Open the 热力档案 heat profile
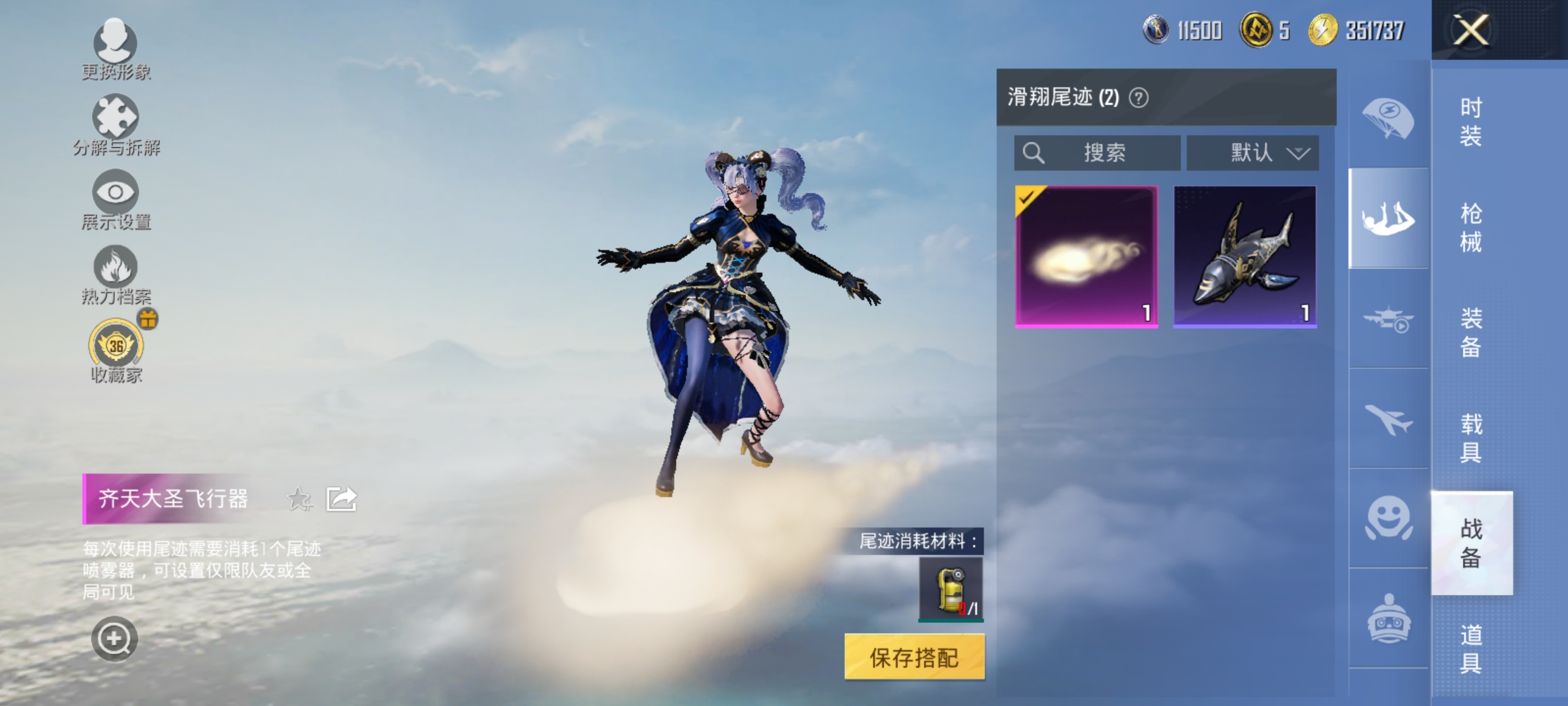This screenshot has height=706, width=1568. point(114,271)
